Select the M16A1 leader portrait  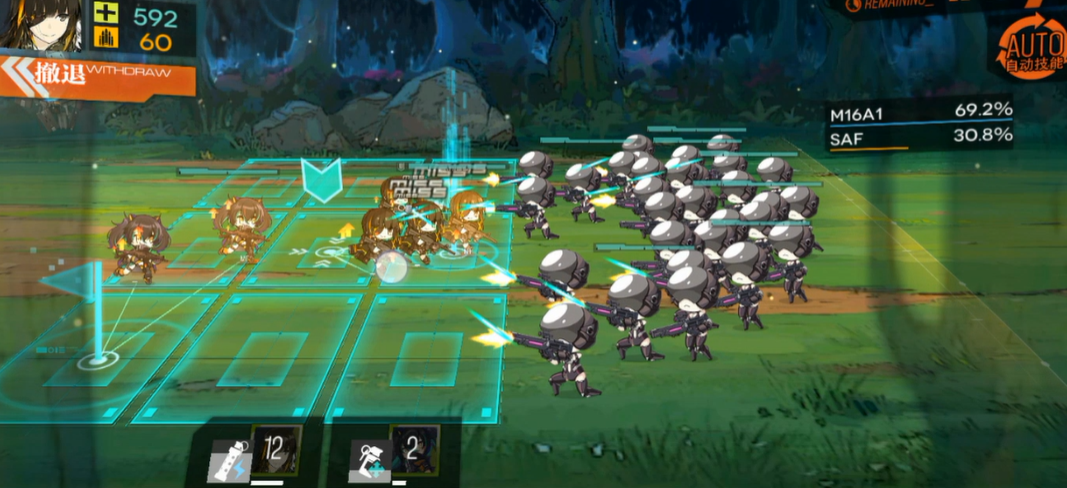[x=41, y=25]
